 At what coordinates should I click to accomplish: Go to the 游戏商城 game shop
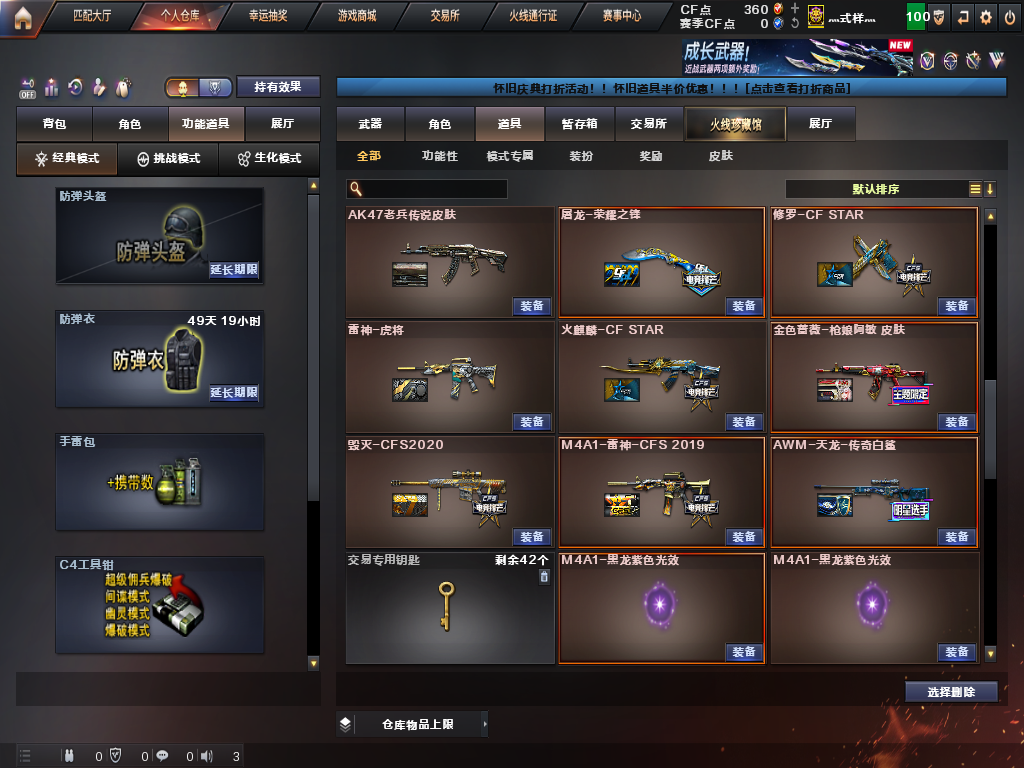[x=357, y=16]
